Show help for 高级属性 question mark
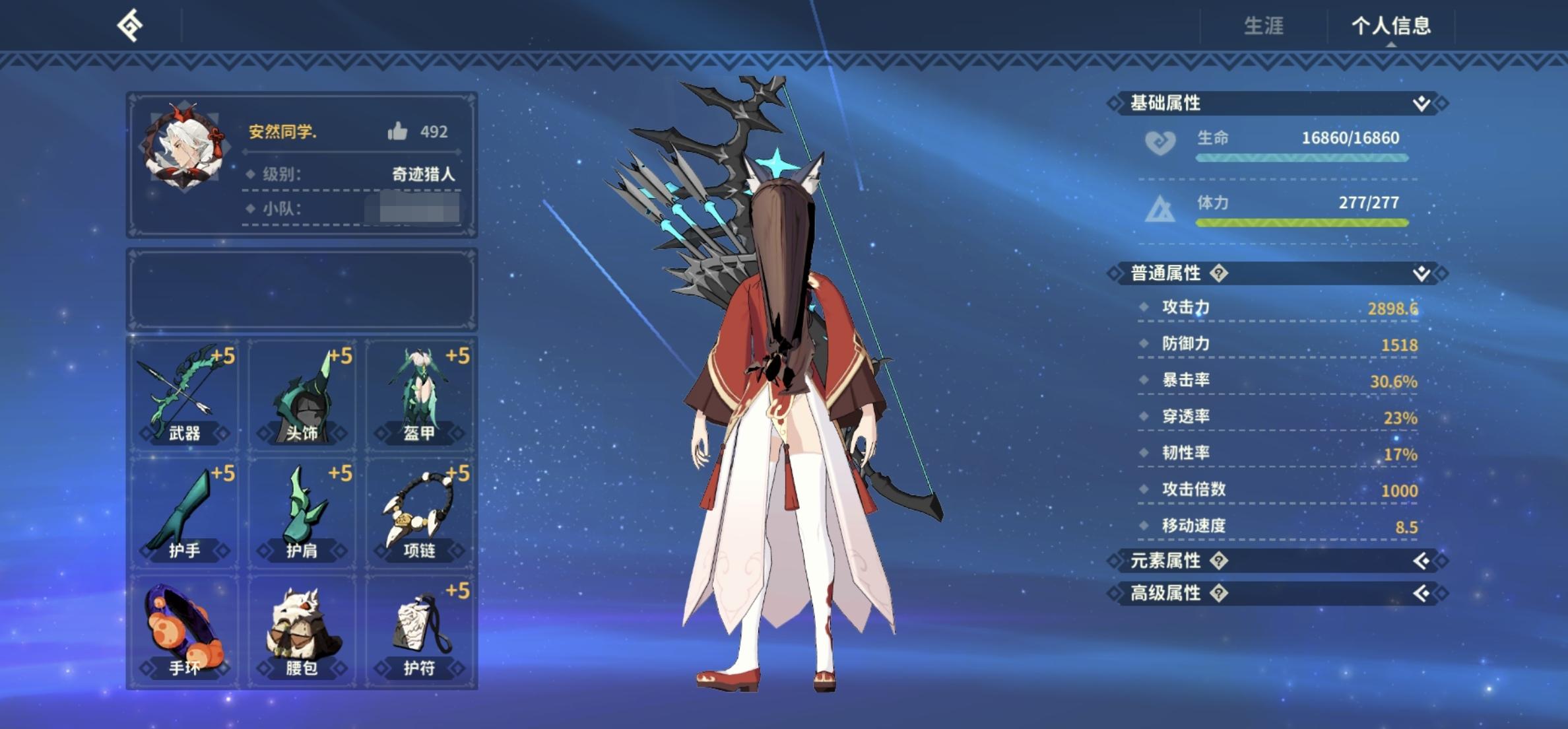The width and height of the screenshot is (1568, 729). pos(1219,594)
